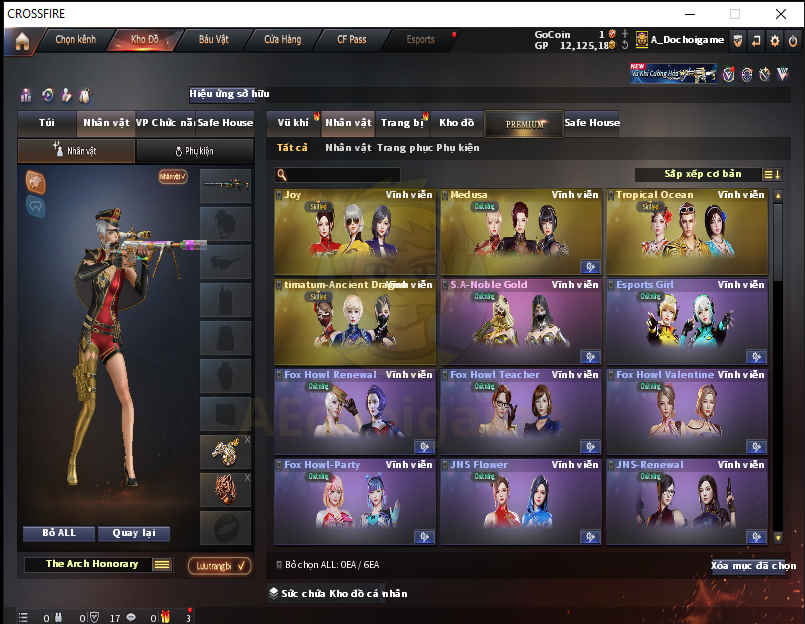Image resolution: width=805 pixels, height=624 pixels.
Task: Go to the CF Pass tab
Action: (x=351, y=40)
